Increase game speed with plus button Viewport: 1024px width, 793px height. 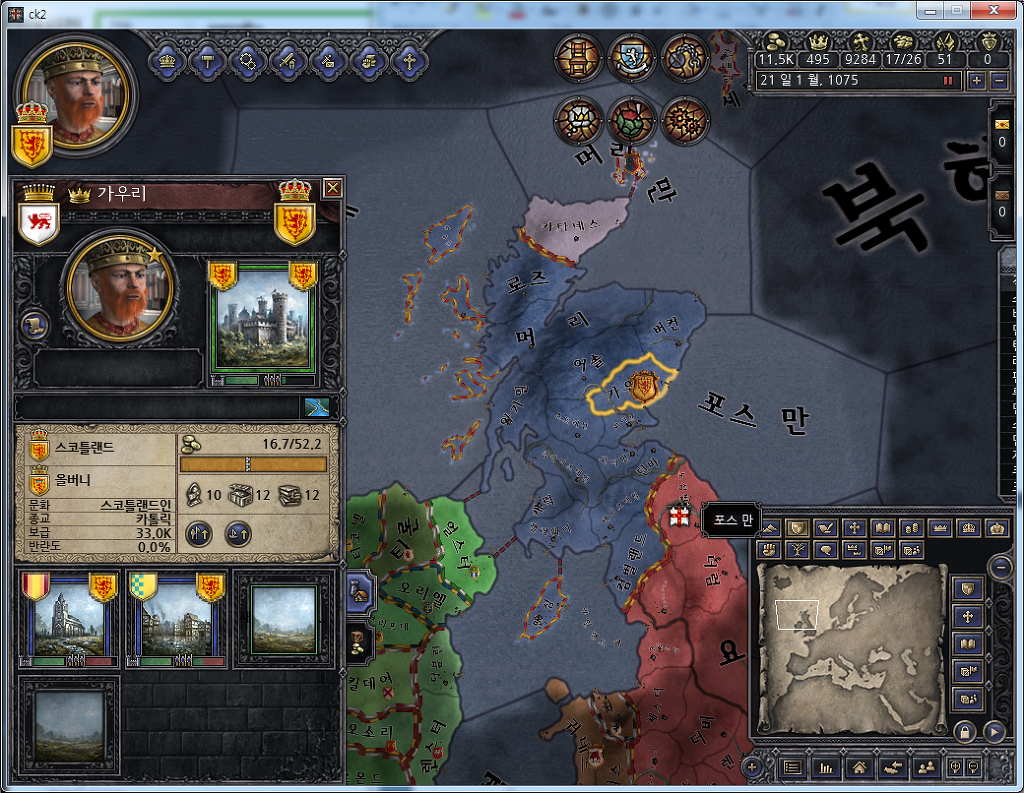pos(977,80)
